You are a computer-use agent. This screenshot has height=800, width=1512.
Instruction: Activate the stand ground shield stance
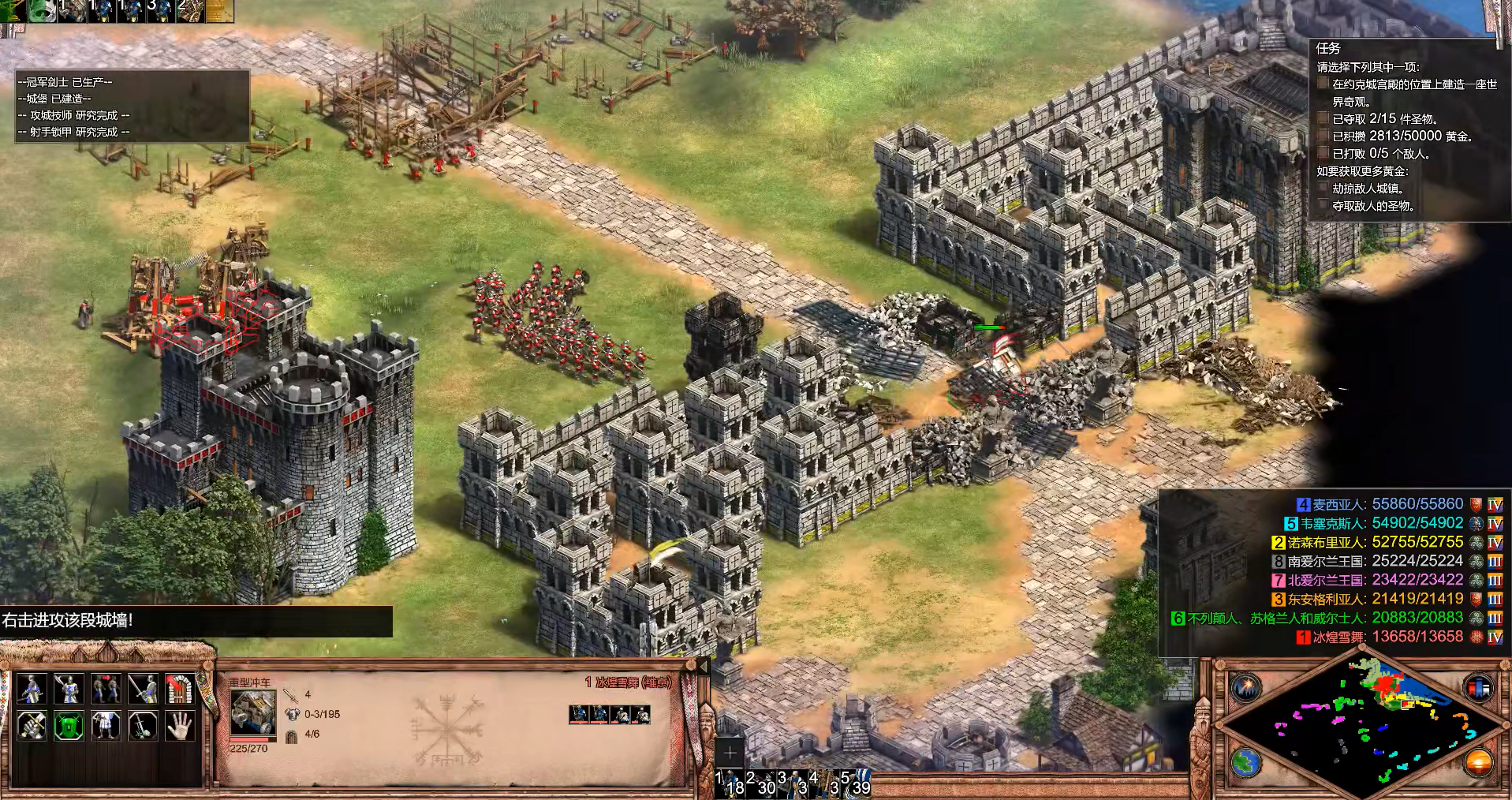click(69, 725)
